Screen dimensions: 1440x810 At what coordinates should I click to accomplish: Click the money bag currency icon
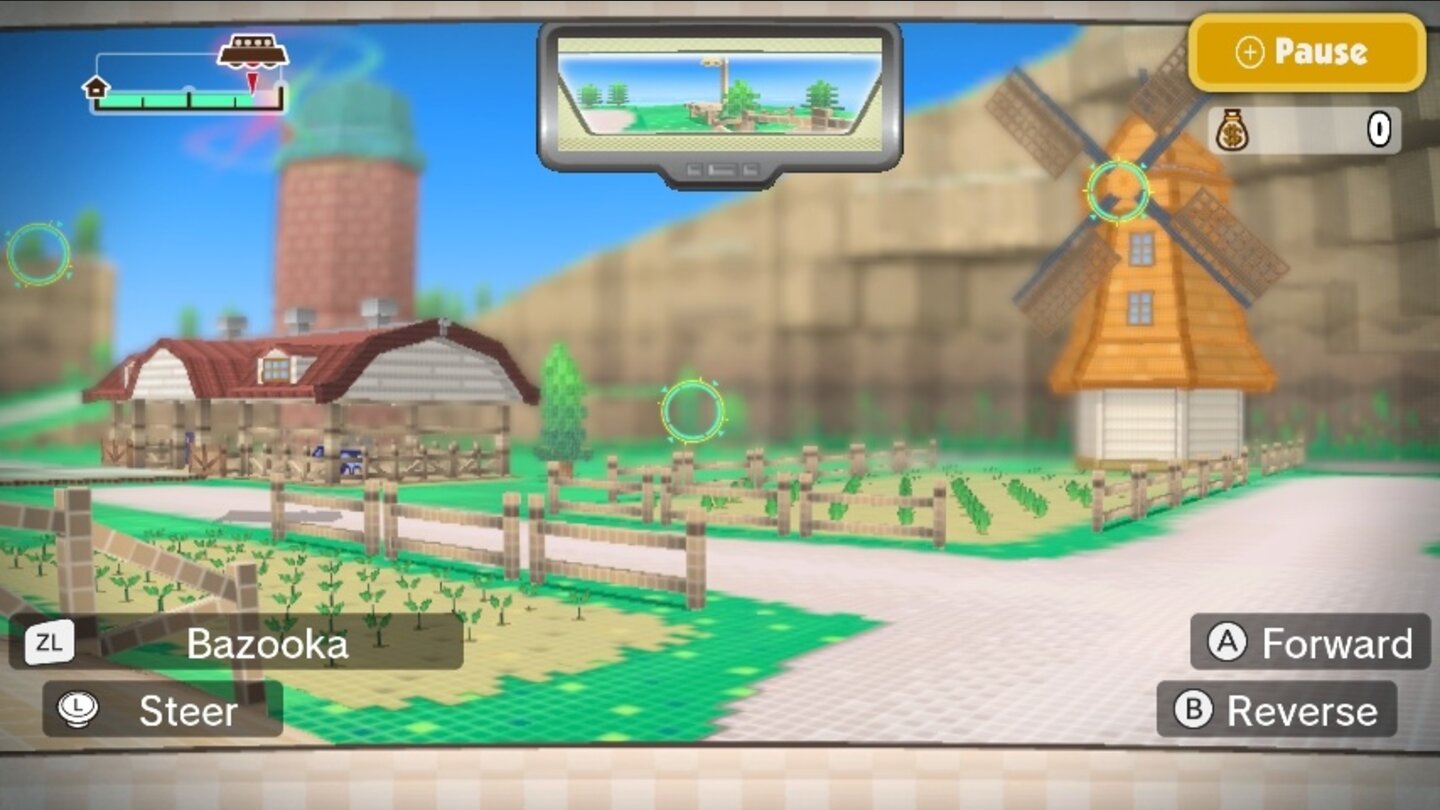[1233, 127]
